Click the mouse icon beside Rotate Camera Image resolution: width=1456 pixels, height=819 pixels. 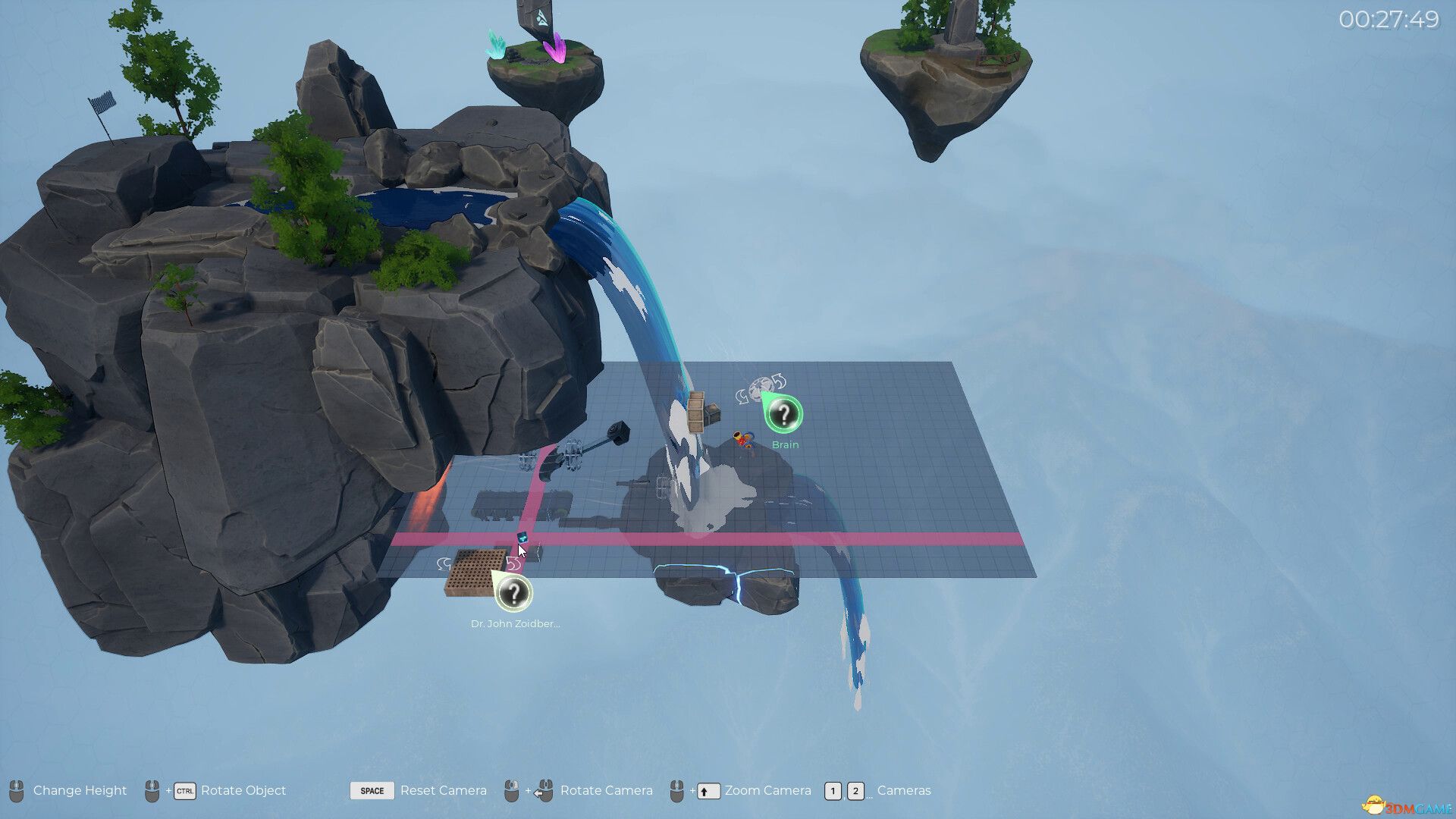coord(510,791)
